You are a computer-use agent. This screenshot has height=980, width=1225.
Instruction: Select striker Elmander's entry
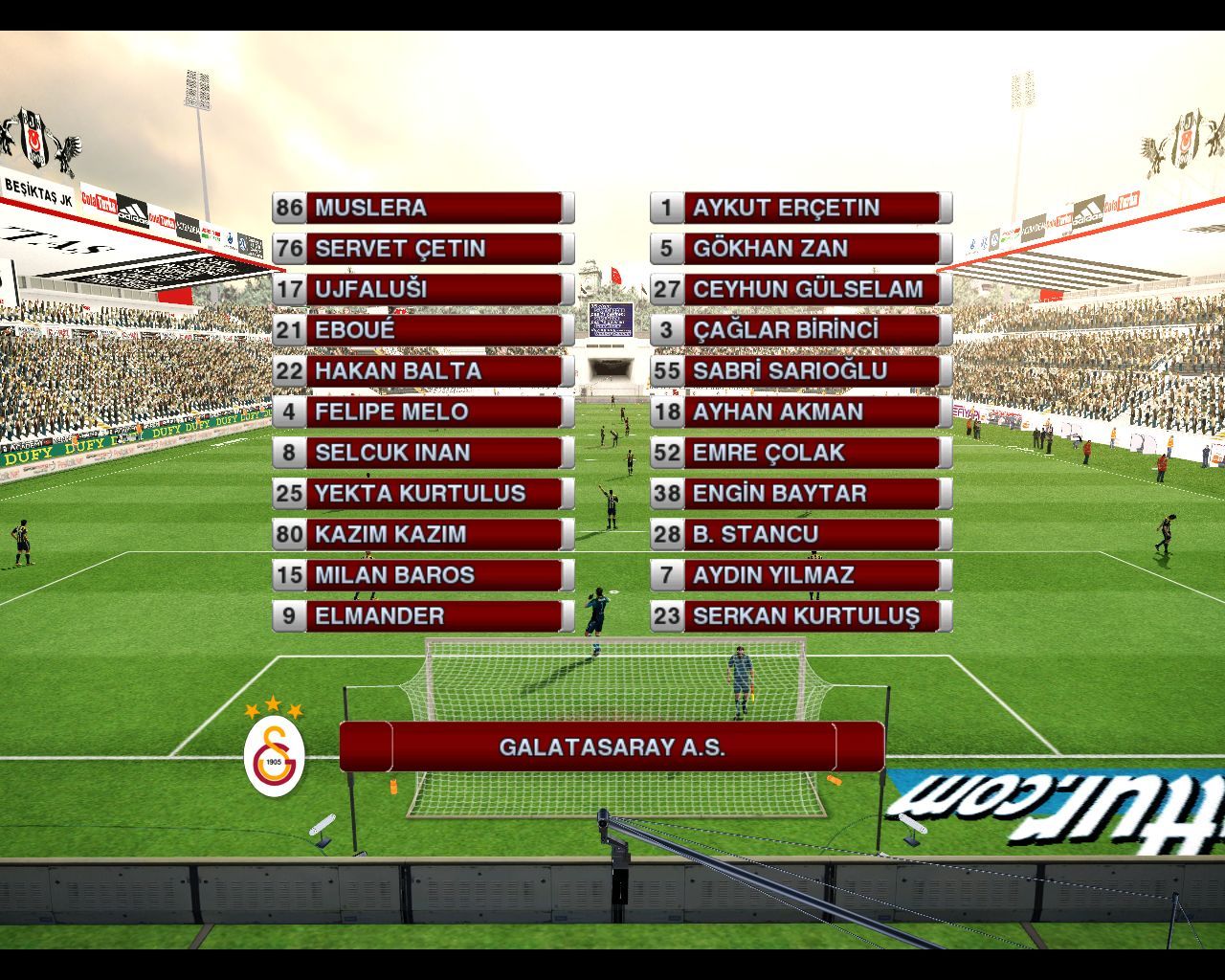pos(422,616)
